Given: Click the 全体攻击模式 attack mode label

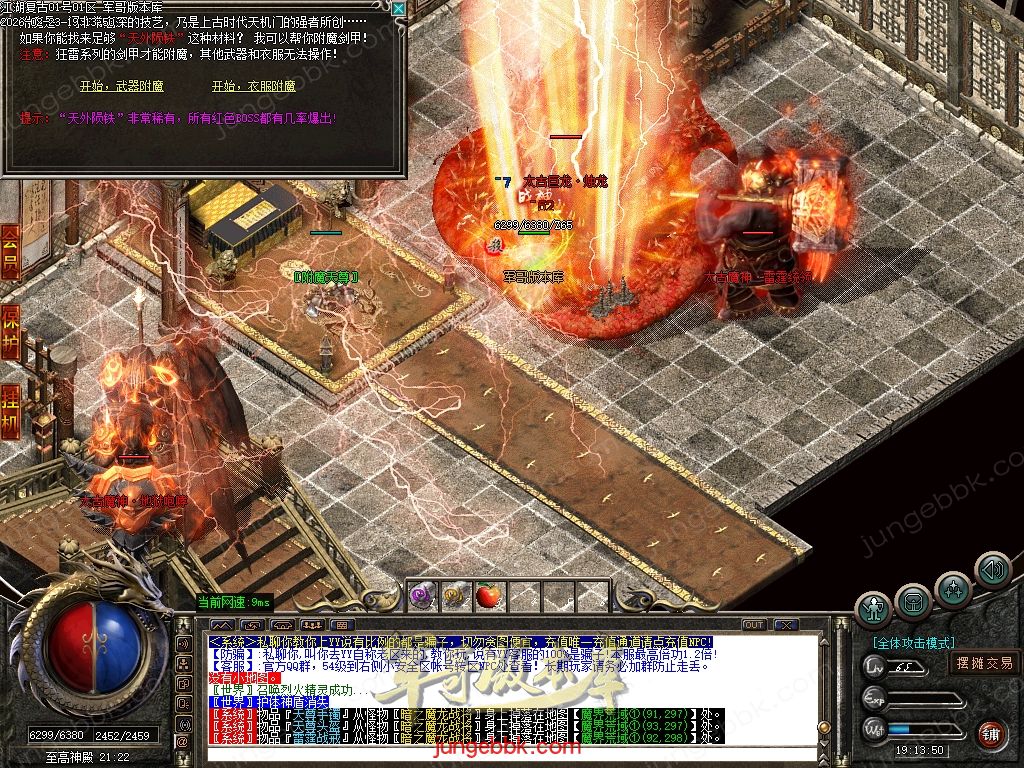Looking at the screenshot, I should point(913,643).
